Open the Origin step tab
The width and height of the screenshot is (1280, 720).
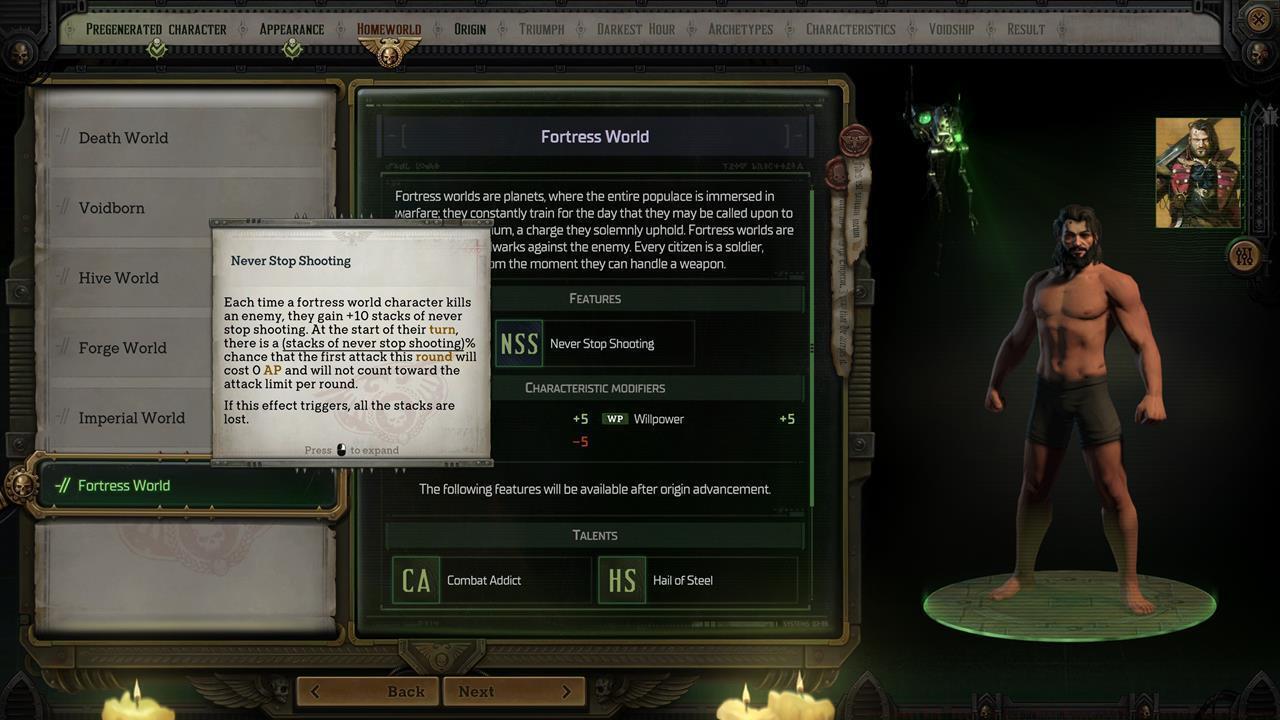click(470, 29)
